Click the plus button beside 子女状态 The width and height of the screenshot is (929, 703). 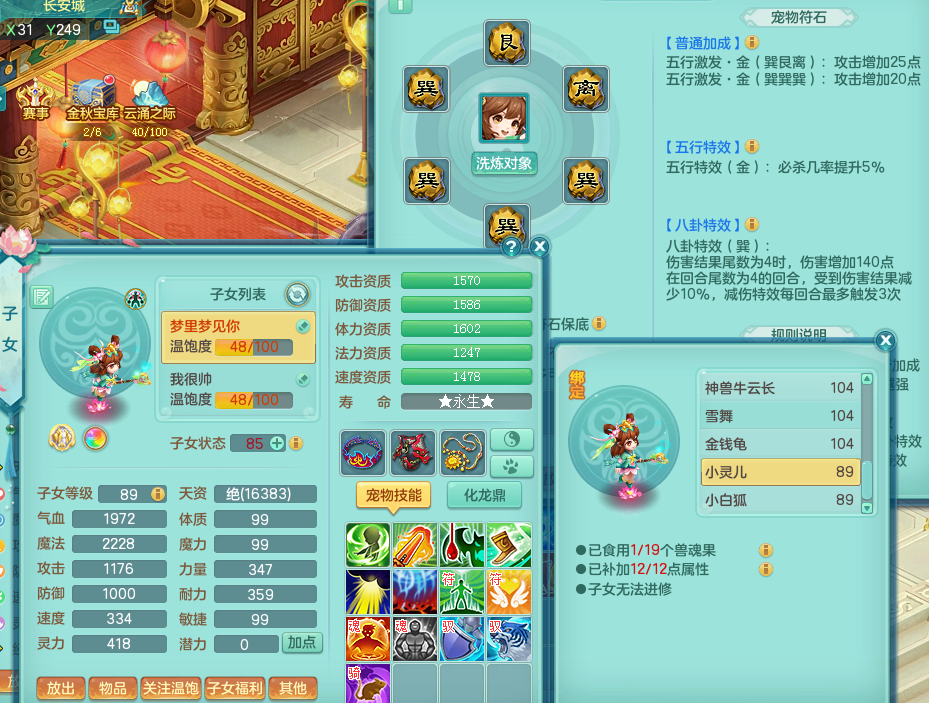point(277,443)
